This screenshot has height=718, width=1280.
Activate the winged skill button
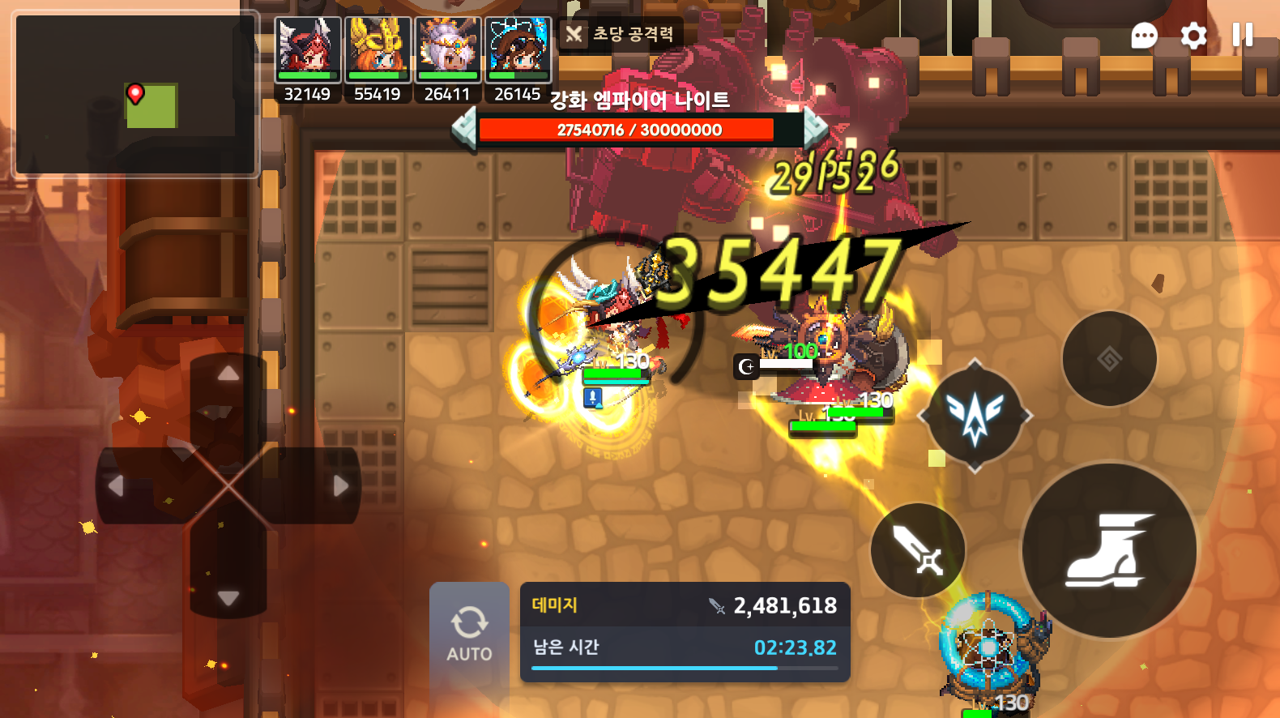click(975, 415)
